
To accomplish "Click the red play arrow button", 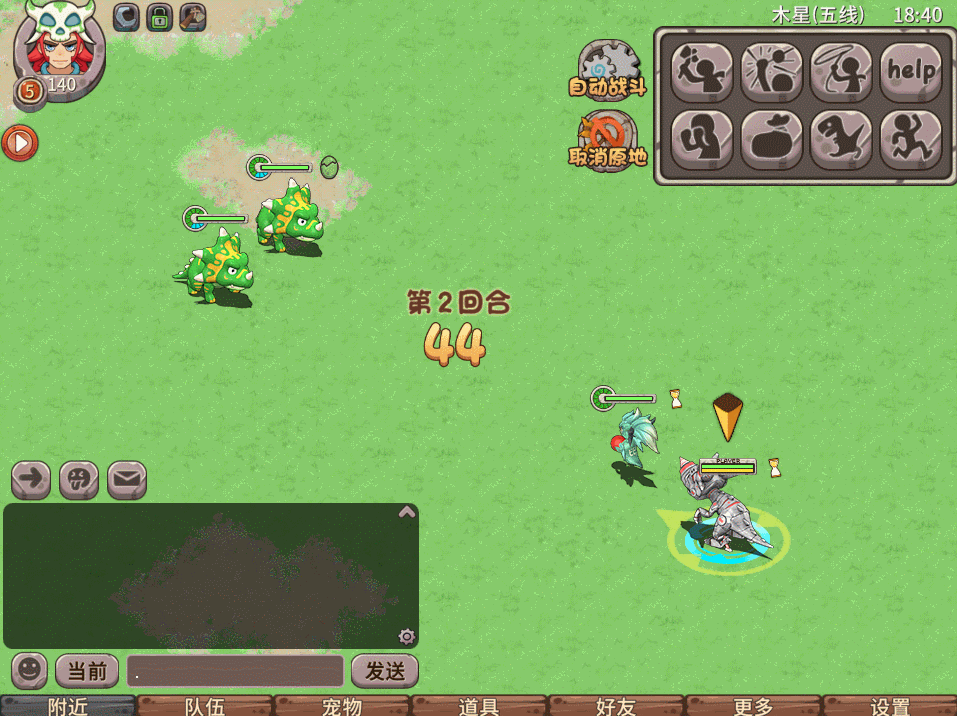I will (19, 143).
